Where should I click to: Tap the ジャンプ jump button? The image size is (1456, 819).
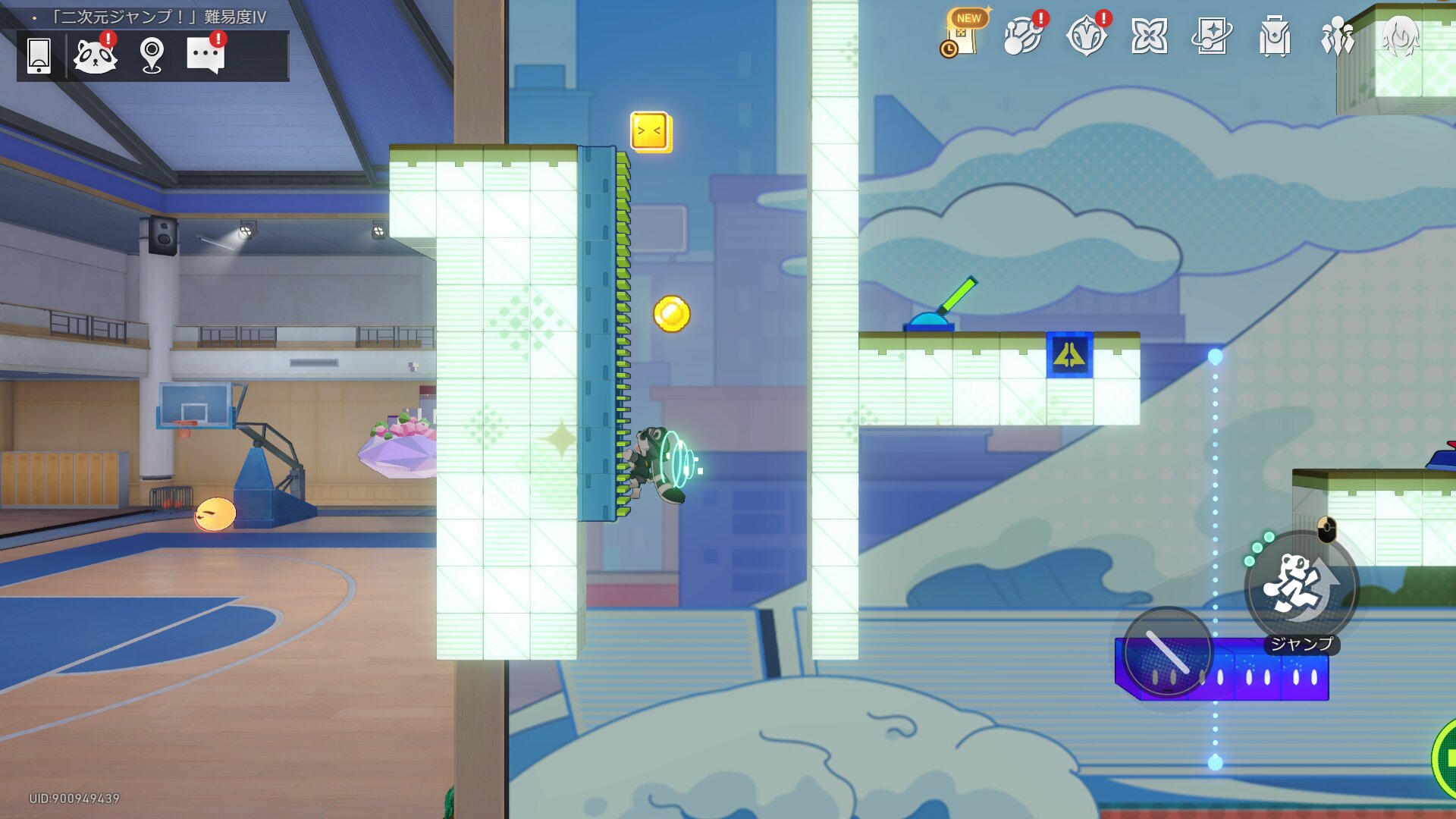click(1301, 588)
